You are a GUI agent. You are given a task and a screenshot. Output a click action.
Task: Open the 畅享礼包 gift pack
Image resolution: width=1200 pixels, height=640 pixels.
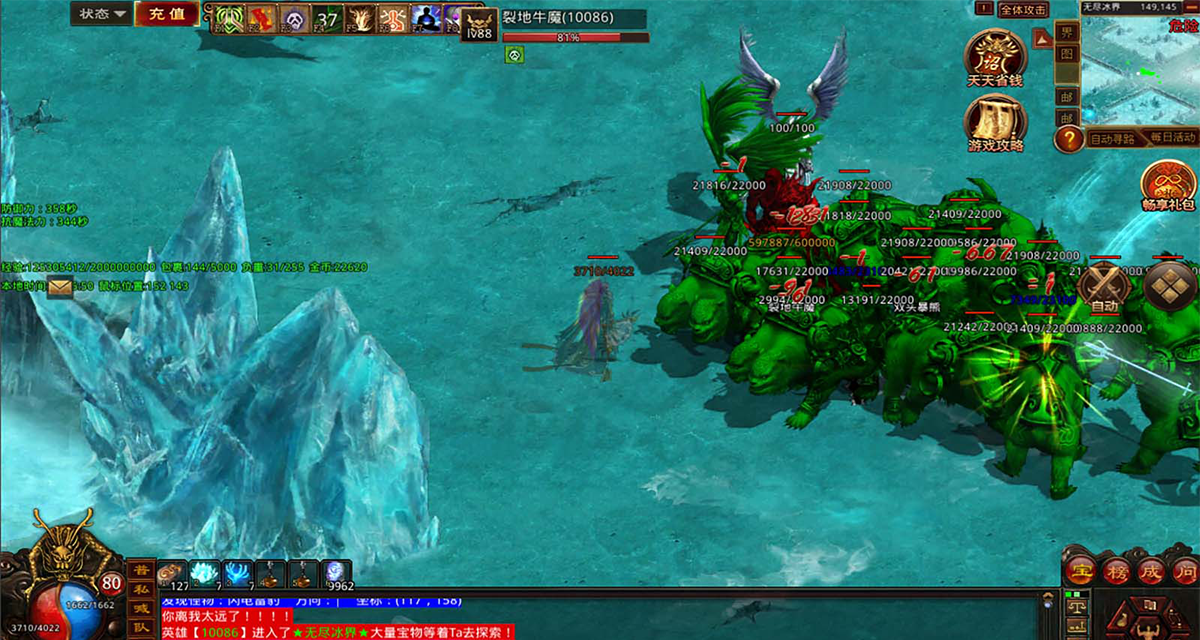(1170, 185)
